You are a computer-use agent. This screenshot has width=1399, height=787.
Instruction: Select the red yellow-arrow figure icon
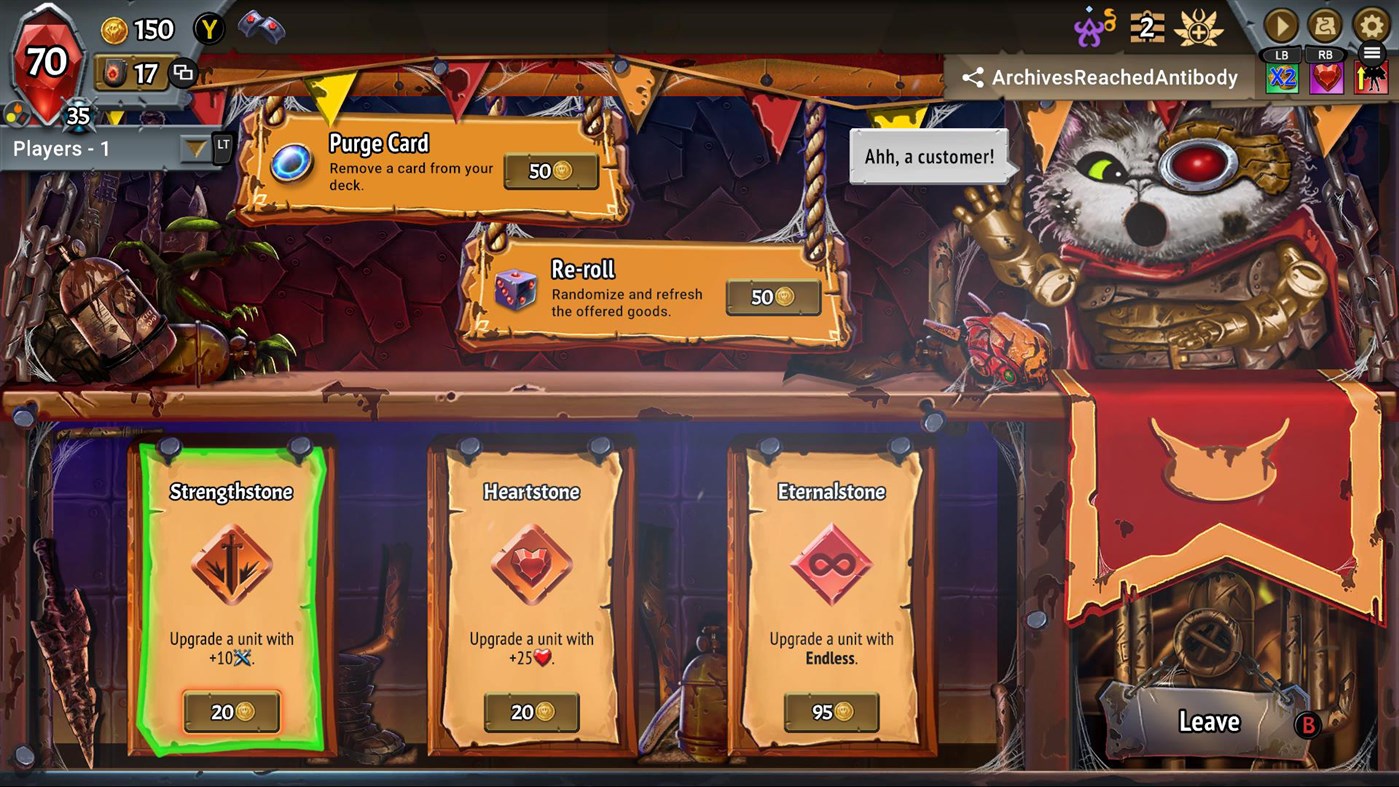(x=1370, y=78)
